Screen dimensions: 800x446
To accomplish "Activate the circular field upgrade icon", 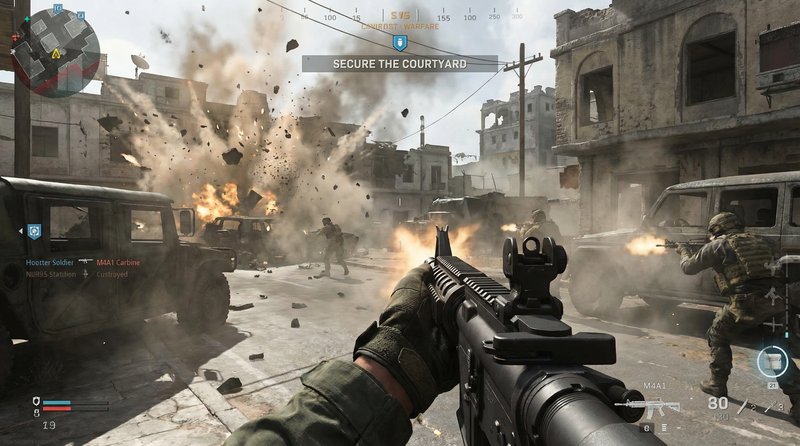I will (x=772, y=361).
